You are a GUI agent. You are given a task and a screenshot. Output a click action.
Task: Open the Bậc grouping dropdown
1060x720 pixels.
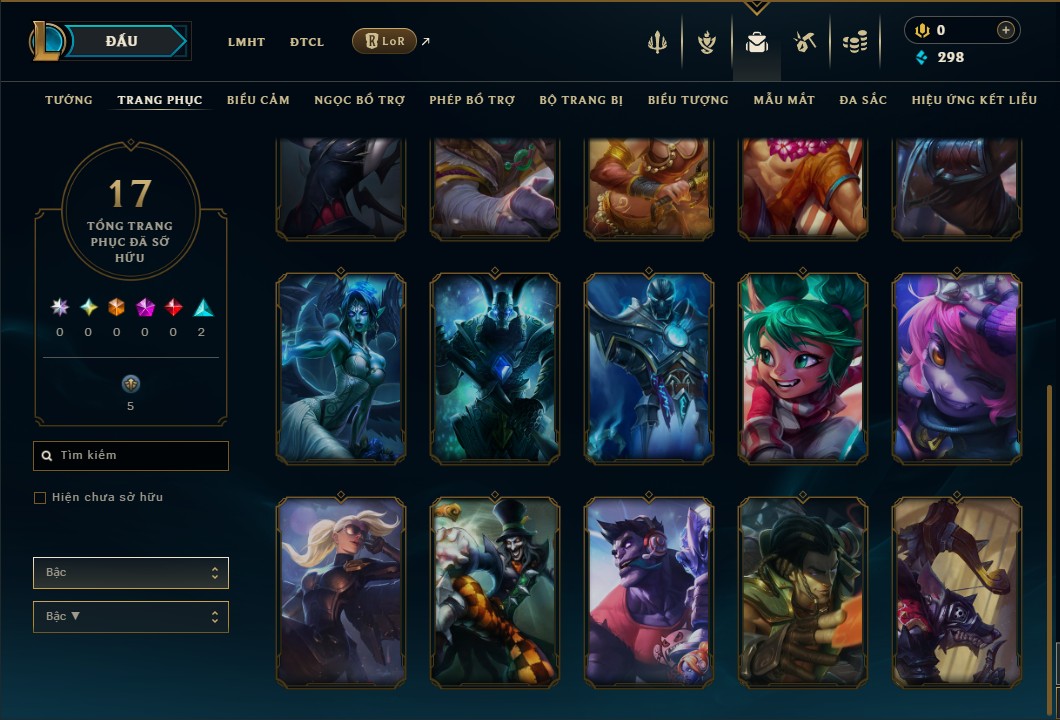coord(131,573)
